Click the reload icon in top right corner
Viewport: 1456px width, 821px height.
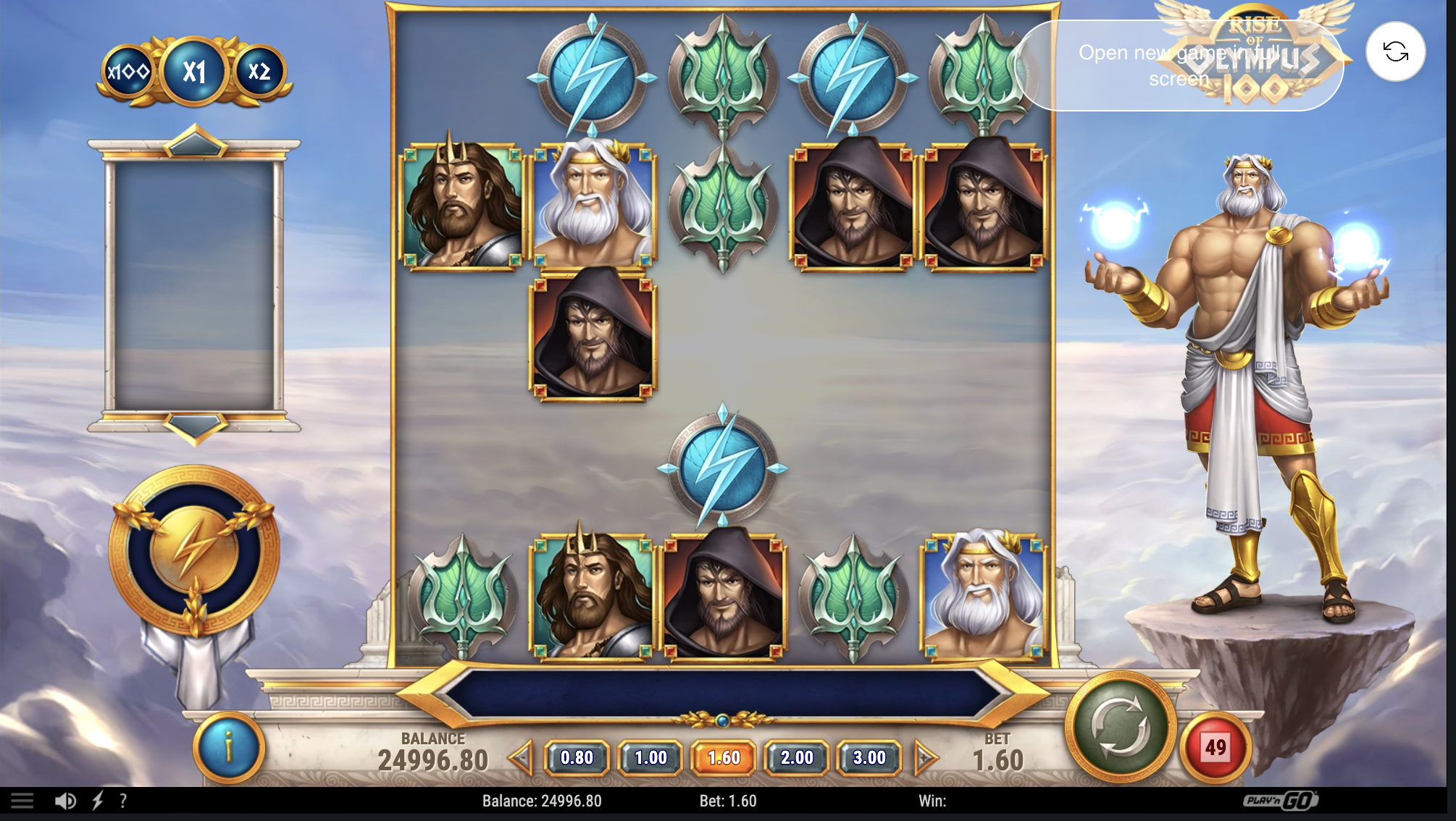click(1395, 53)
